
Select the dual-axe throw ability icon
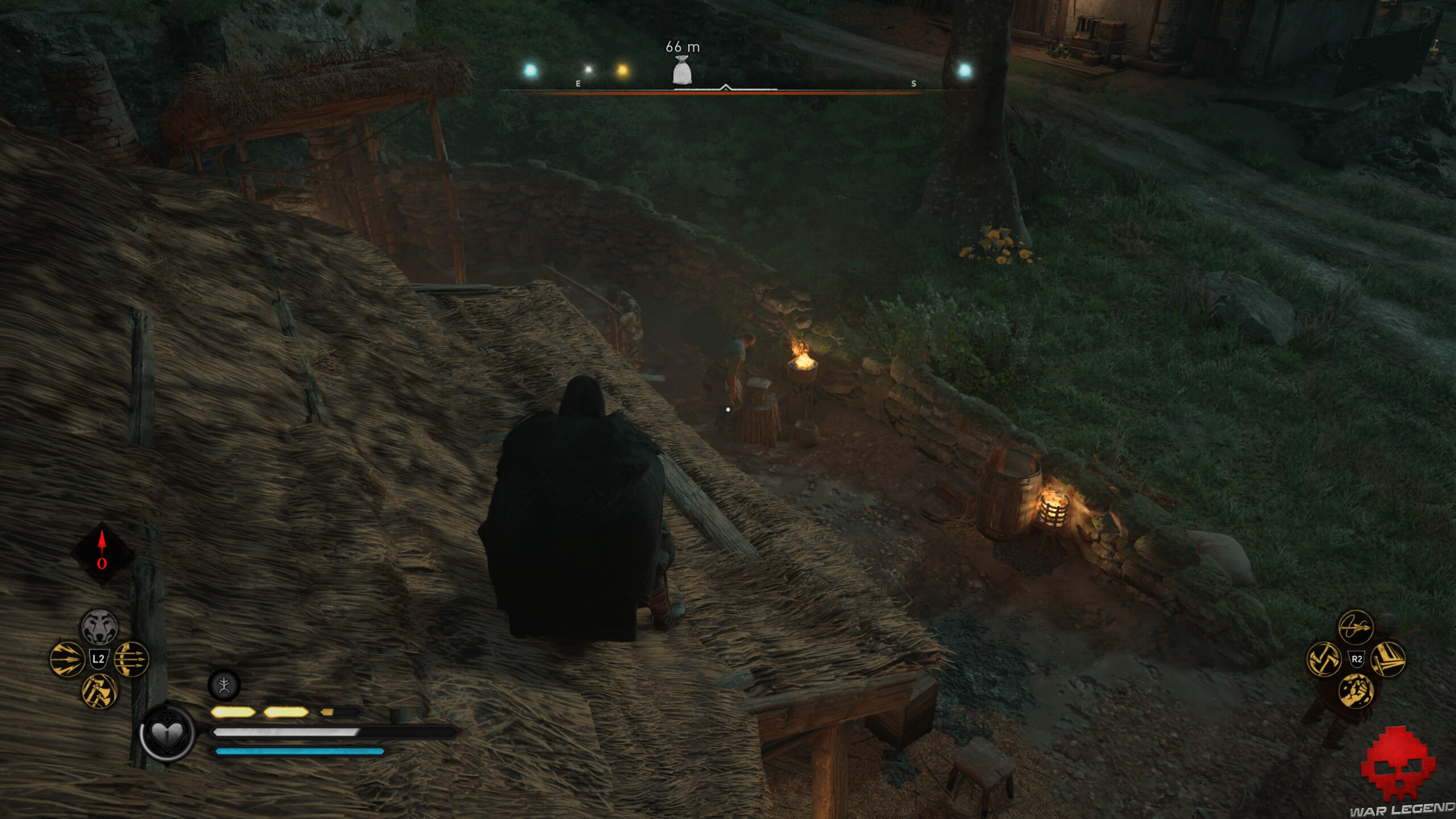[x=1323, y=660]
